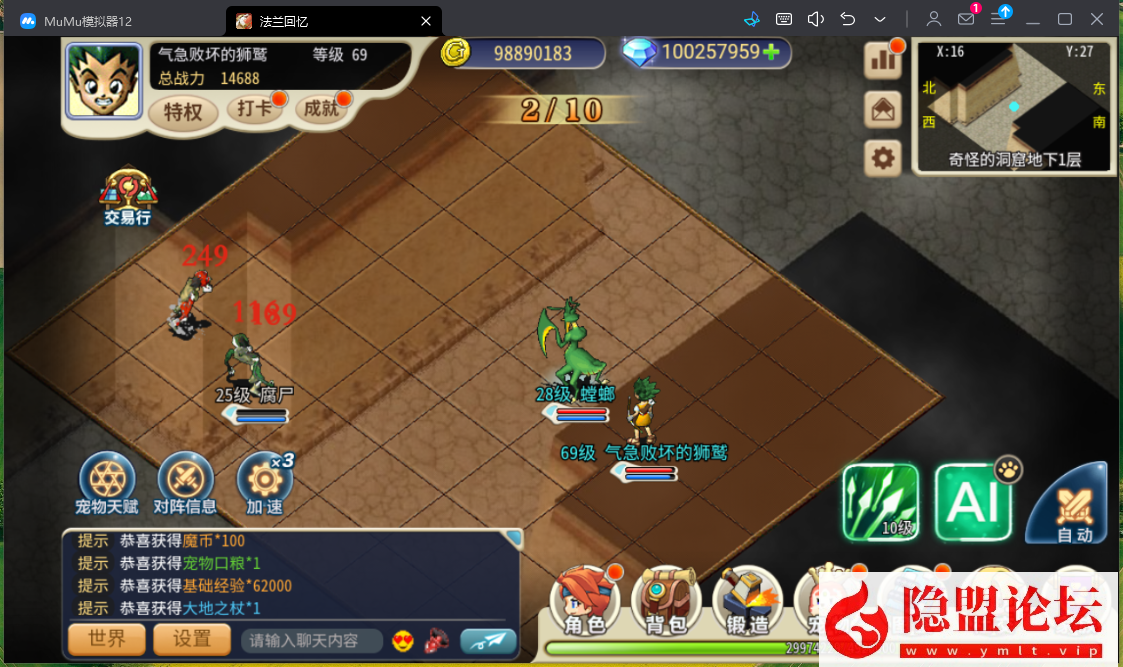Tap the 打卡 check-in button
This screenshot has height=667, width=1123.
[x=254, y=109]
